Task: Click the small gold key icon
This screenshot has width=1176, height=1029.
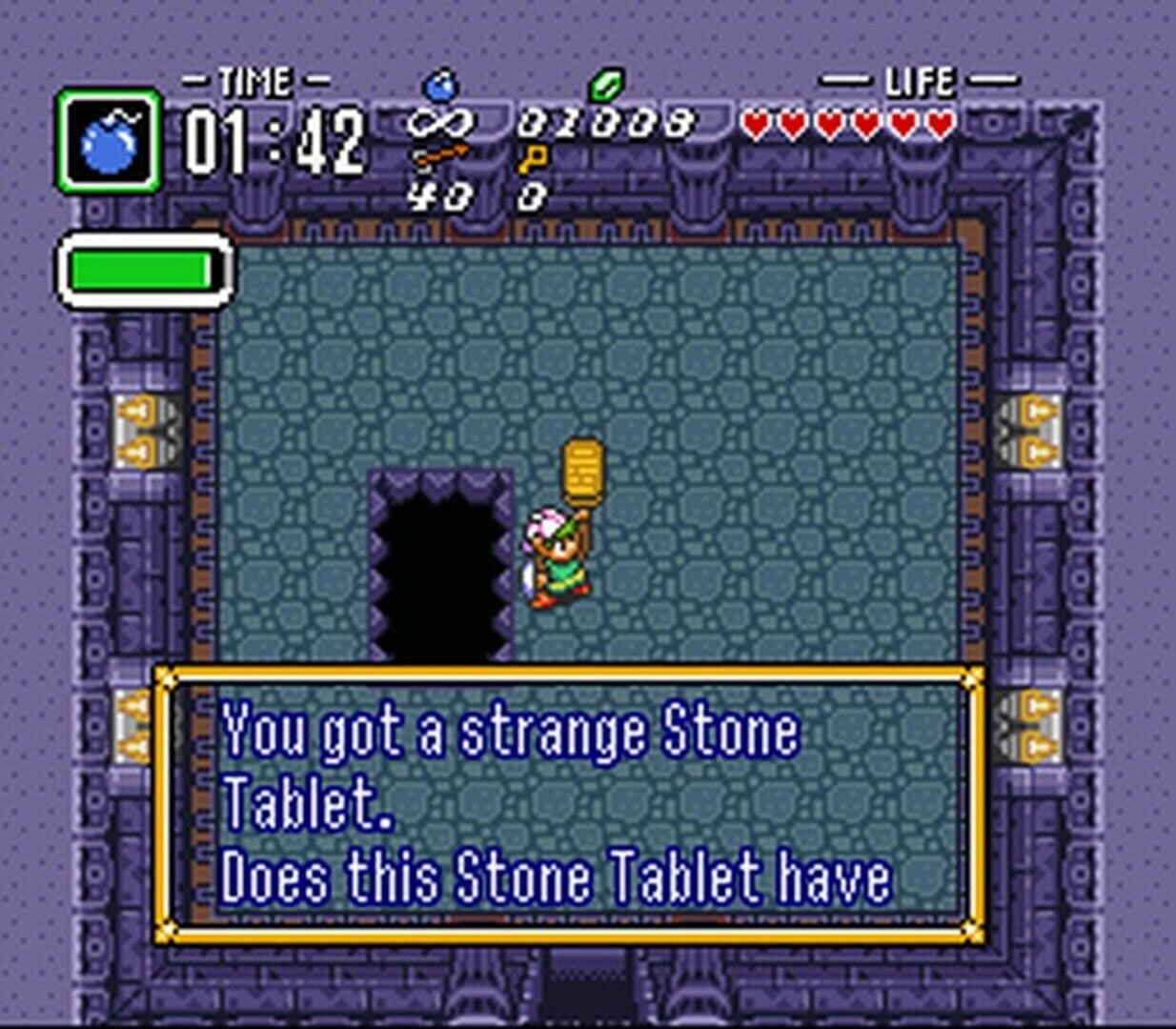Action: tap(533, 159)
